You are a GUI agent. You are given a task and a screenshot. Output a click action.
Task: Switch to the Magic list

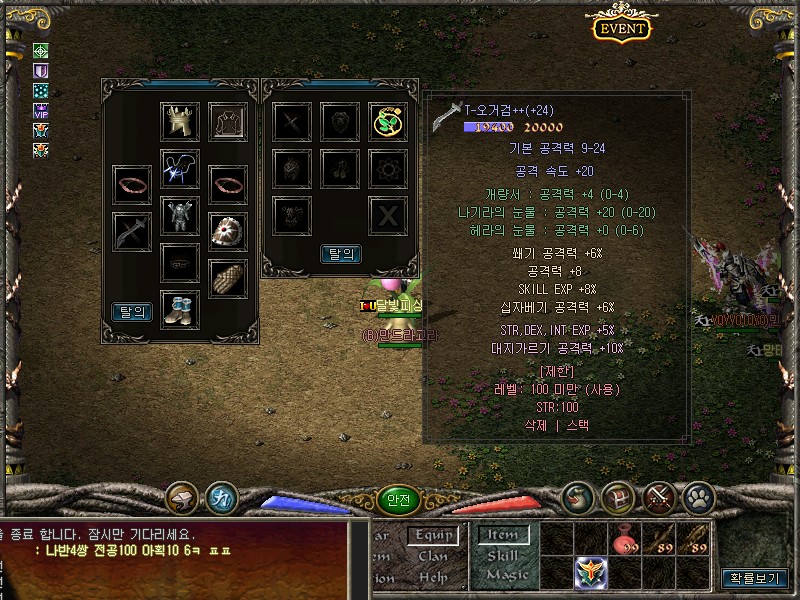click(x=507, y=575)
